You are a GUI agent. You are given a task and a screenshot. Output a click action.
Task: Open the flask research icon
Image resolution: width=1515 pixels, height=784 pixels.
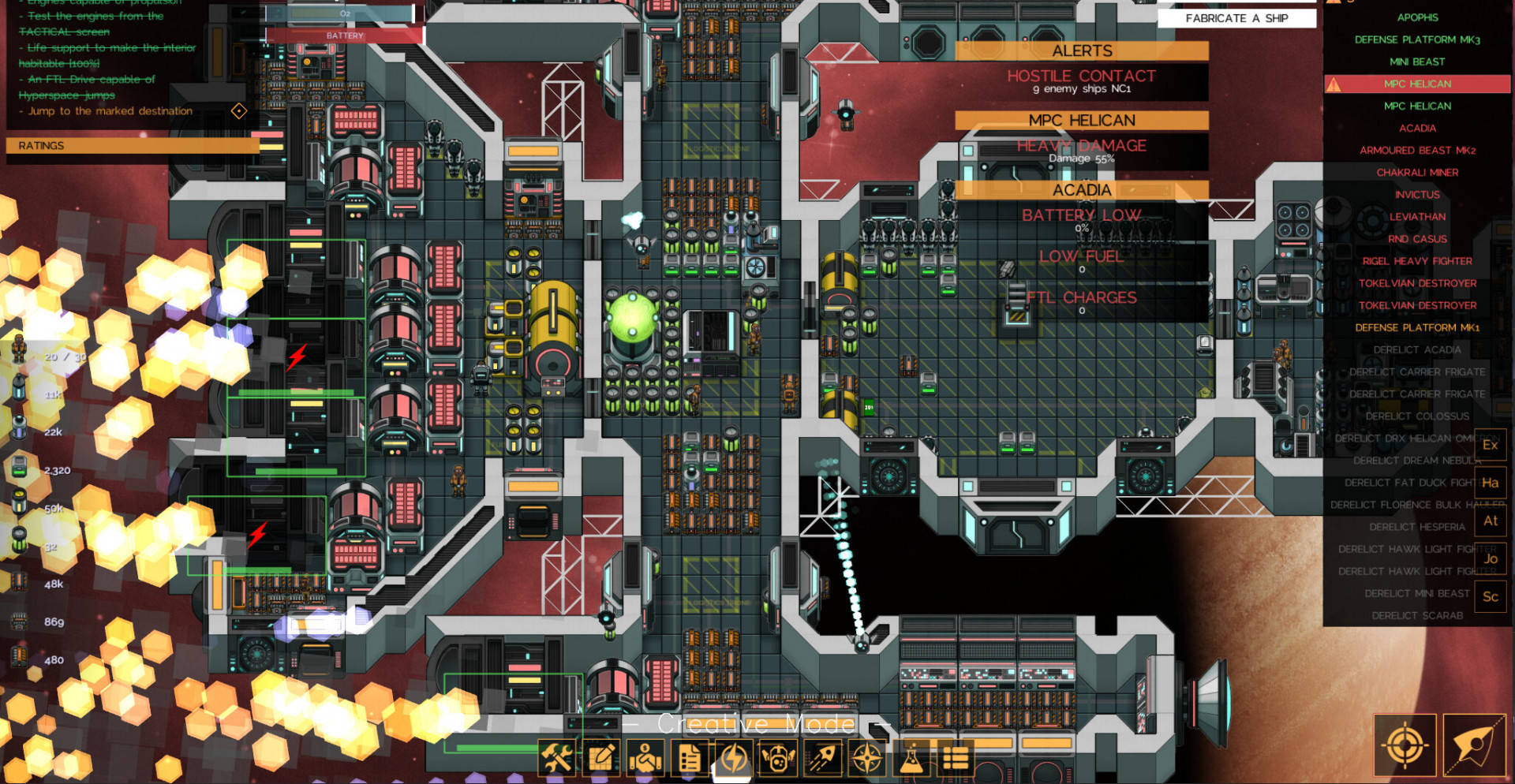pyautogui.click(x=911, y=759)
